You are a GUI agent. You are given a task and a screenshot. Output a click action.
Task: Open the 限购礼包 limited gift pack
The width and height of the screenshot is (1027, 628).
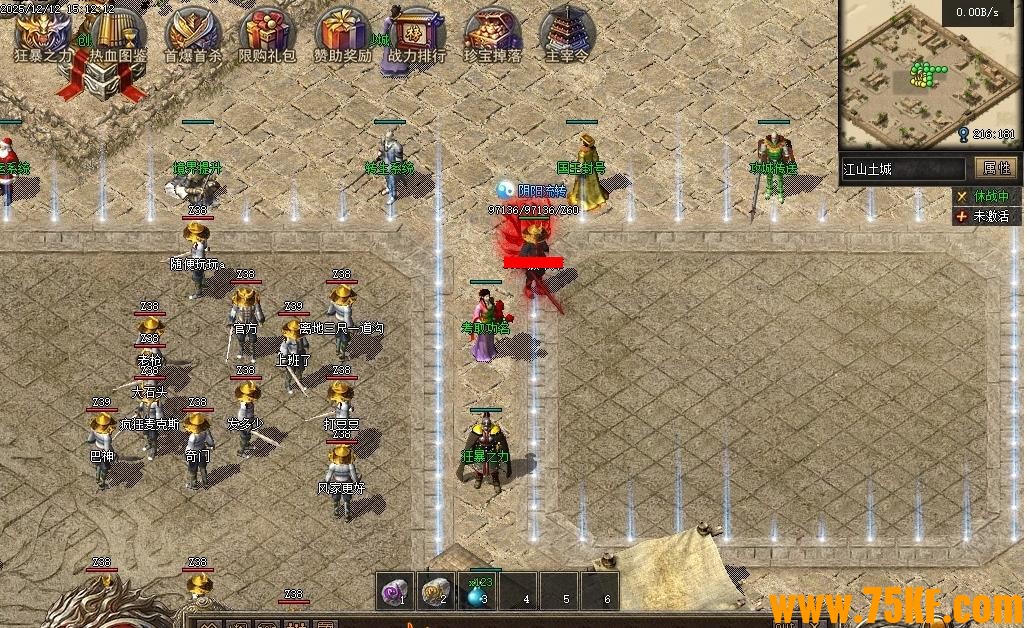coord(267,33)
